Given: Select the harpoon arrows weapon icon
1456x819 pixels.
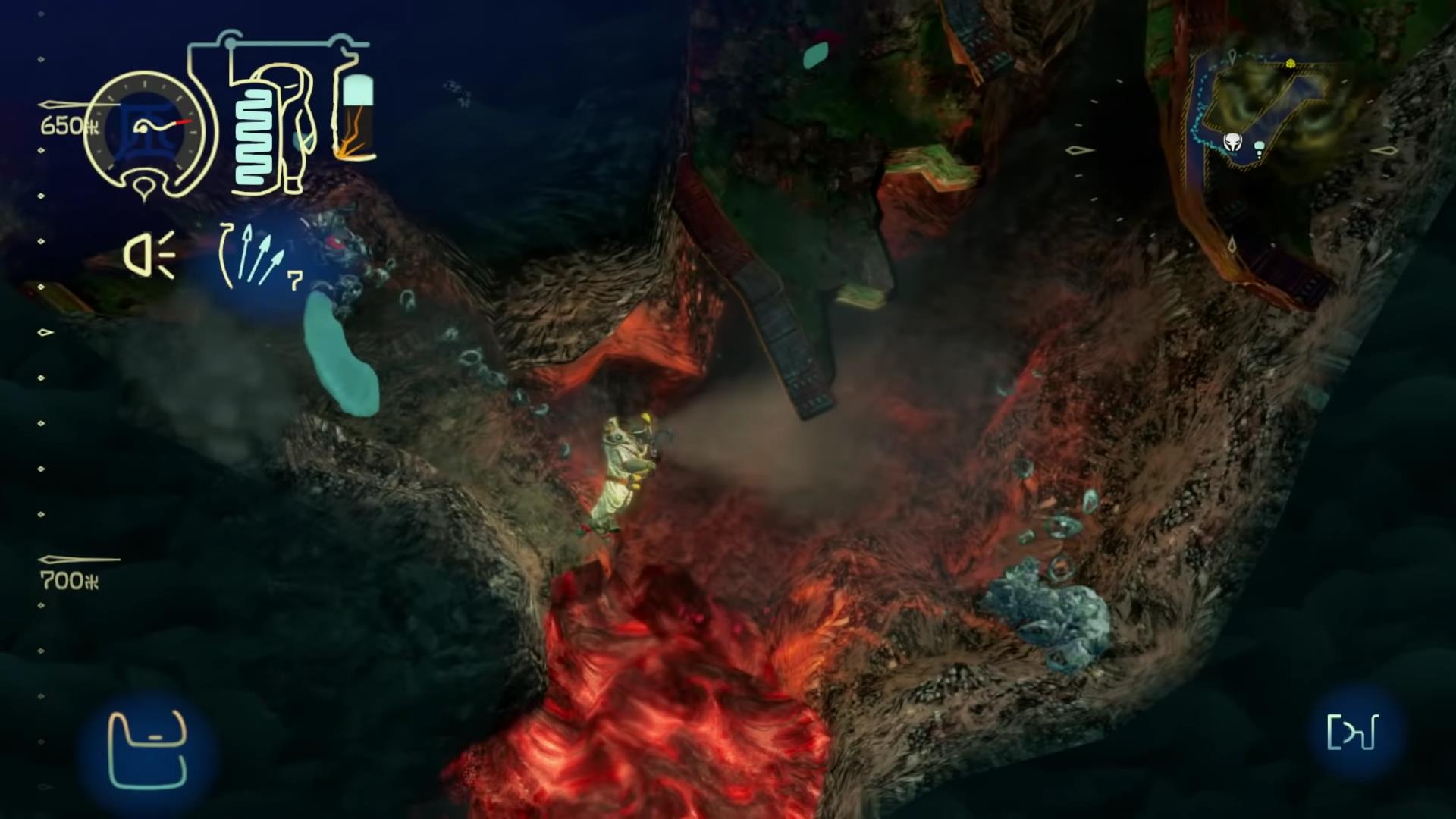Looking at the screenshot, I should pos(258,256).
